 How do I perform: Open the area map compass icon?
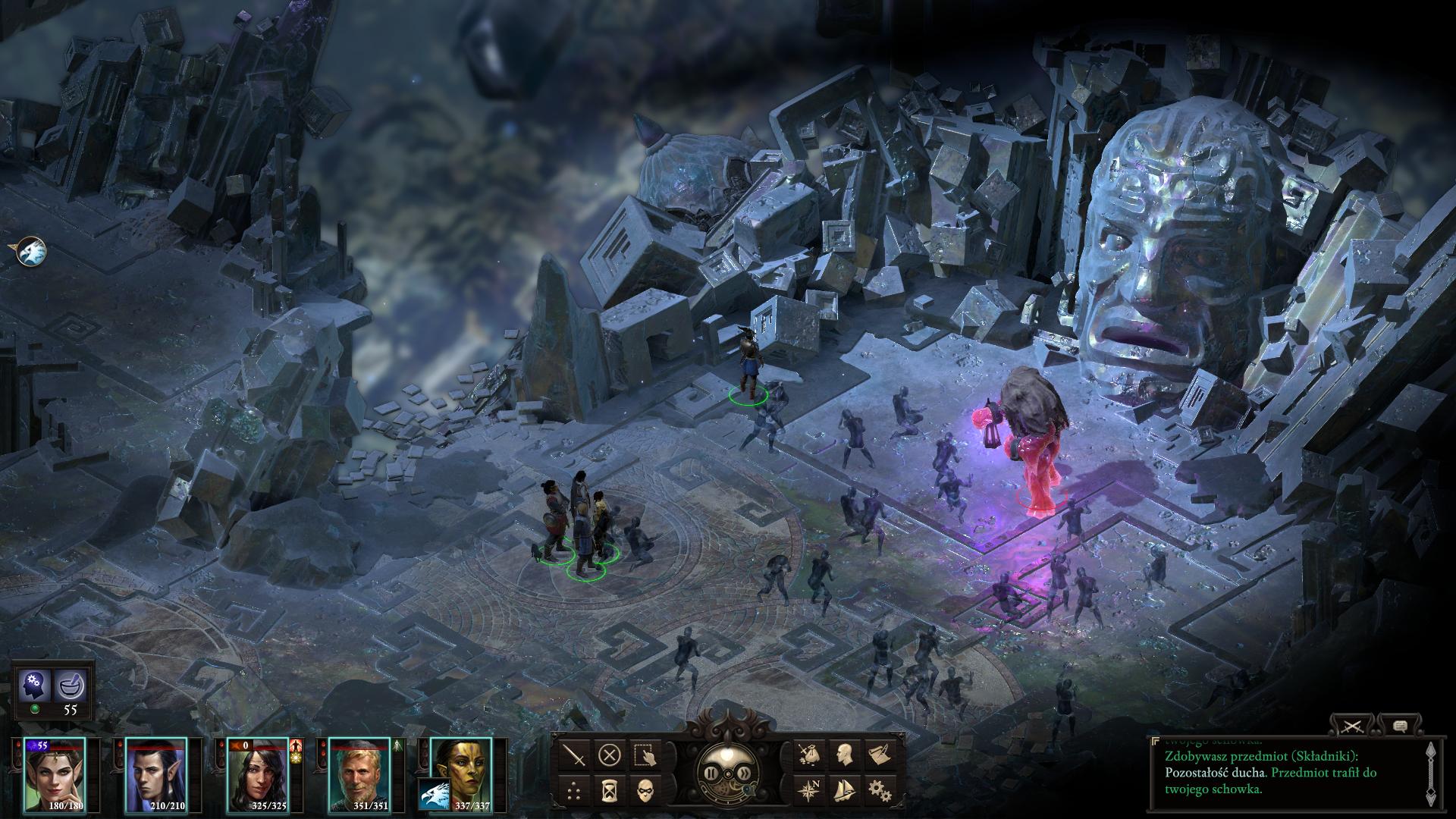coord(808,790)
